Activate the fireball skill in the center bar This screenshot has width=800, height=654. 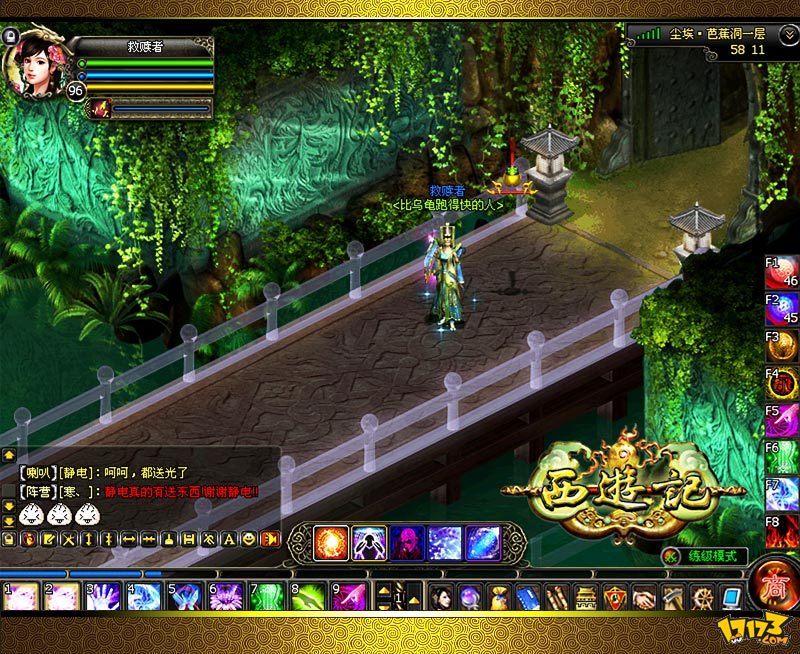(x=331, y=542)
